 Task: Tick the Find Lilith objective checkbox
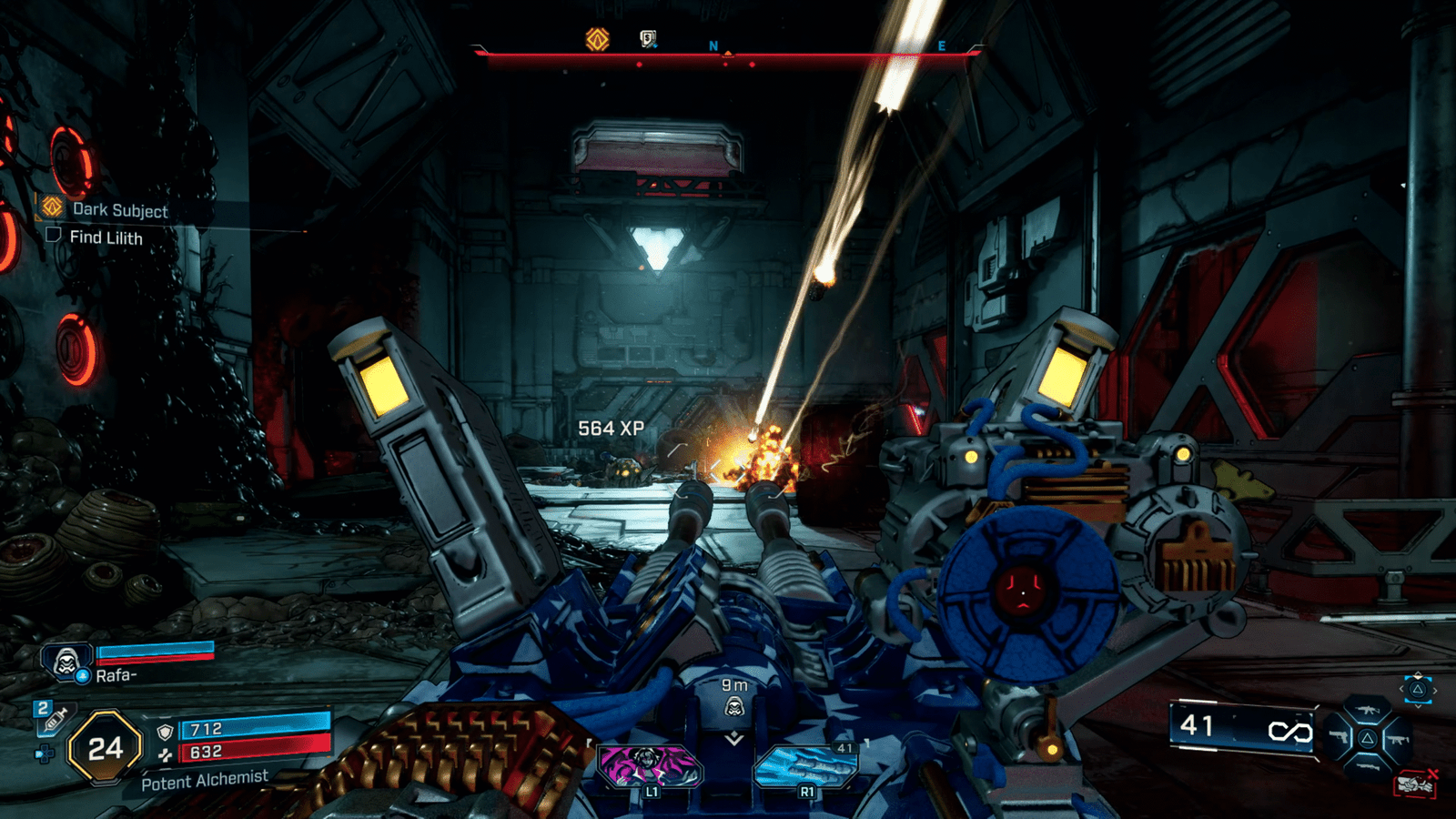54,236
